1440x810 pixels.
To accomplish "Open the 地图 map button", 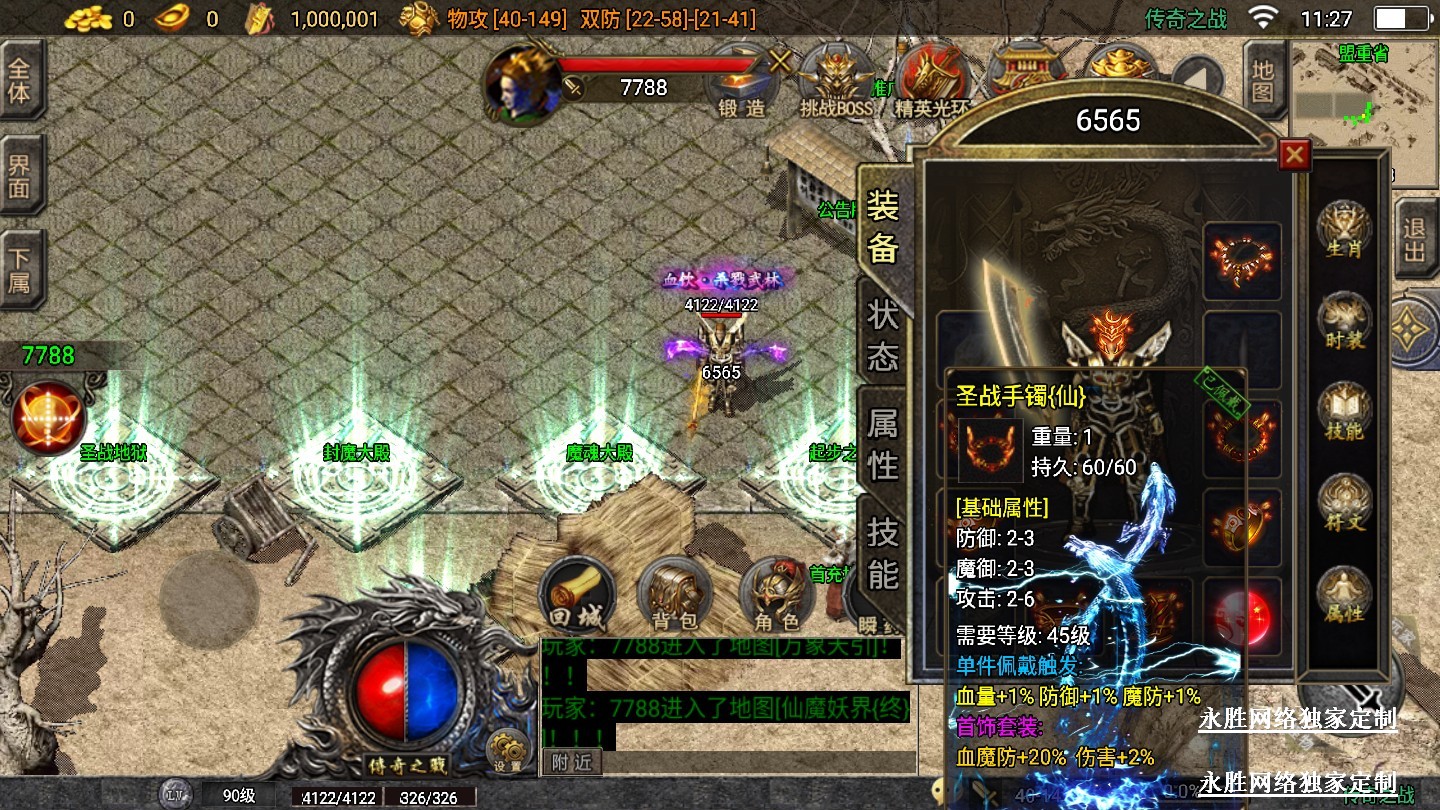I will [x=1264, y=82].
